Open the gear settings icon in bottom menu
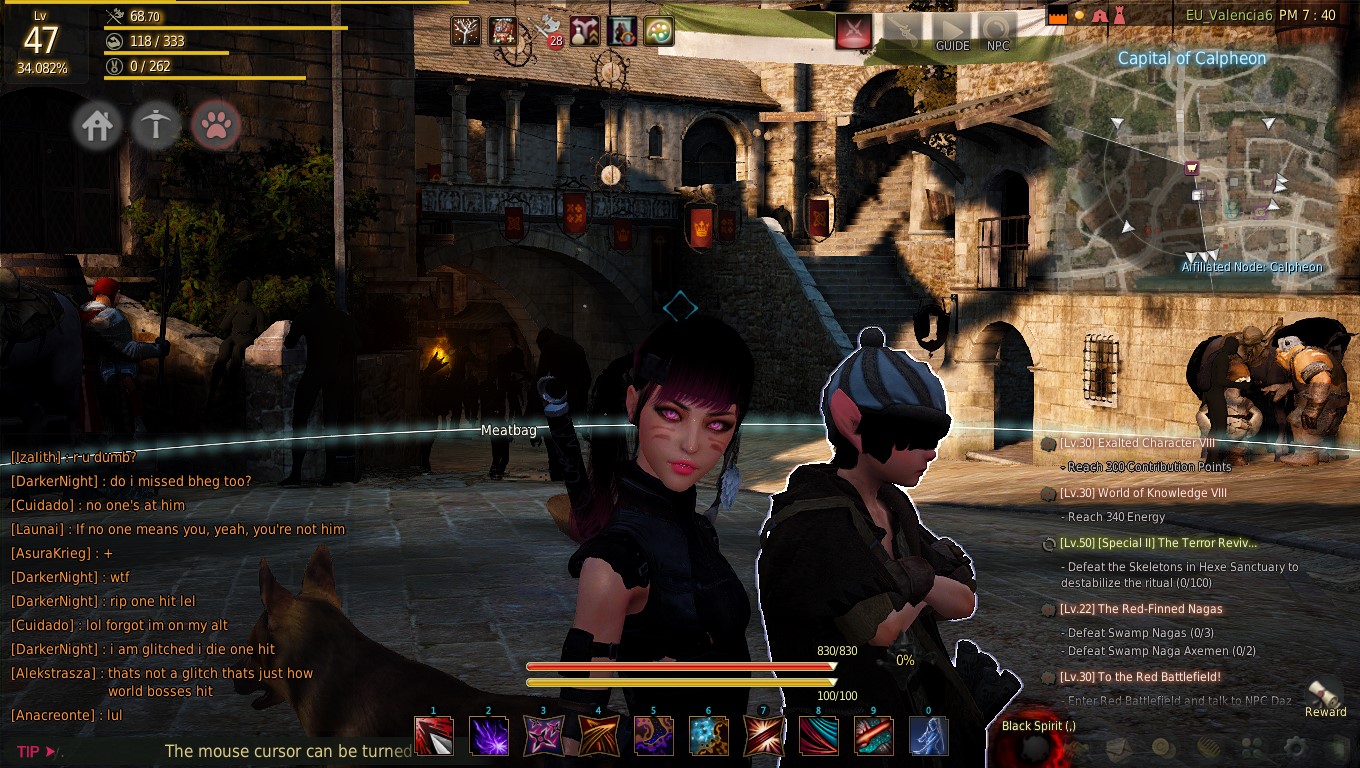Image resolution: width=1360 pixels, height=768 pixels. [x=1295, y=747]
